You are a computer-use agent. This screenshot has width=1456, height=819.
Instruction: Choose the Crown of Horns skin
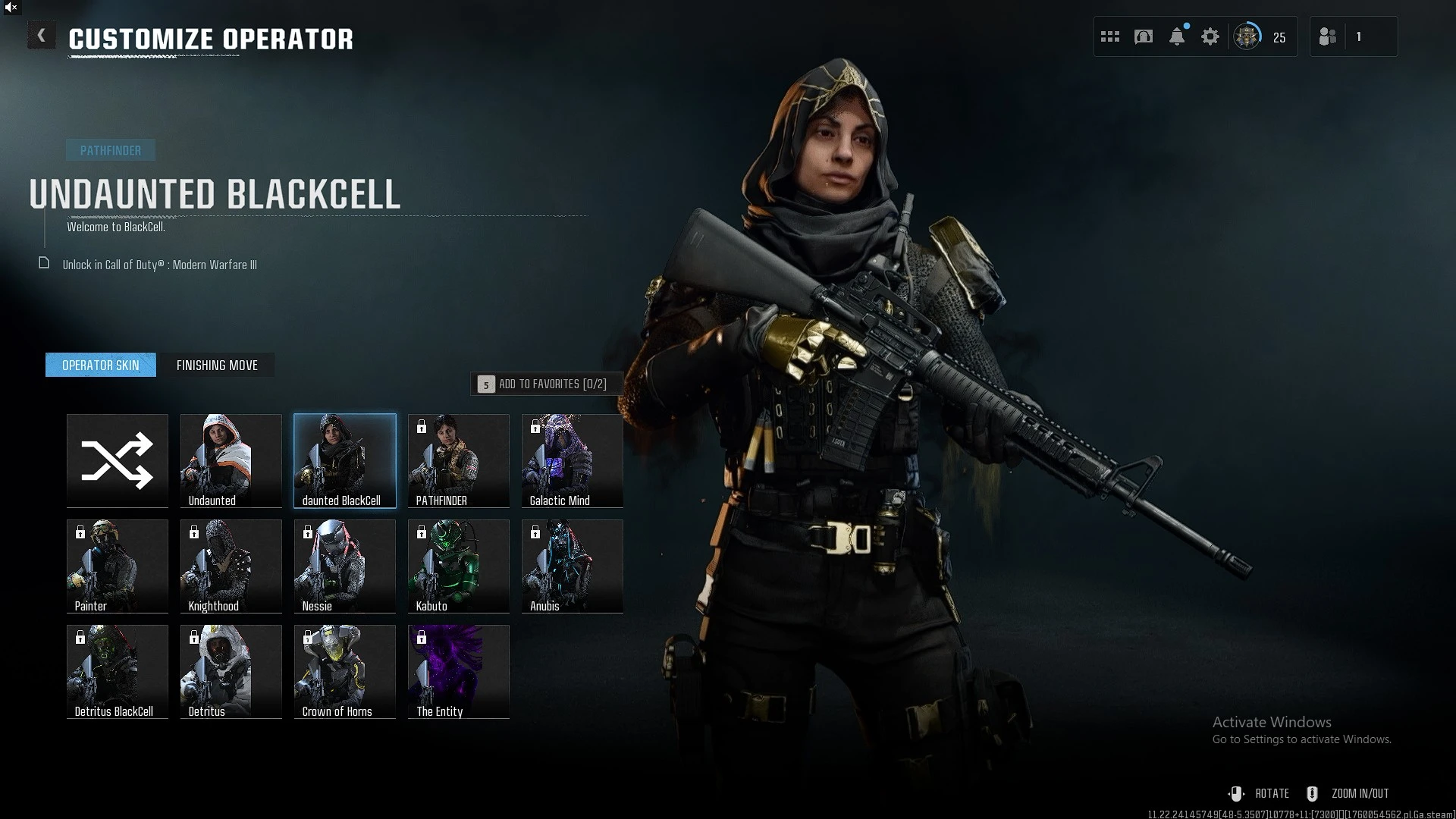[x=345, y=671]
